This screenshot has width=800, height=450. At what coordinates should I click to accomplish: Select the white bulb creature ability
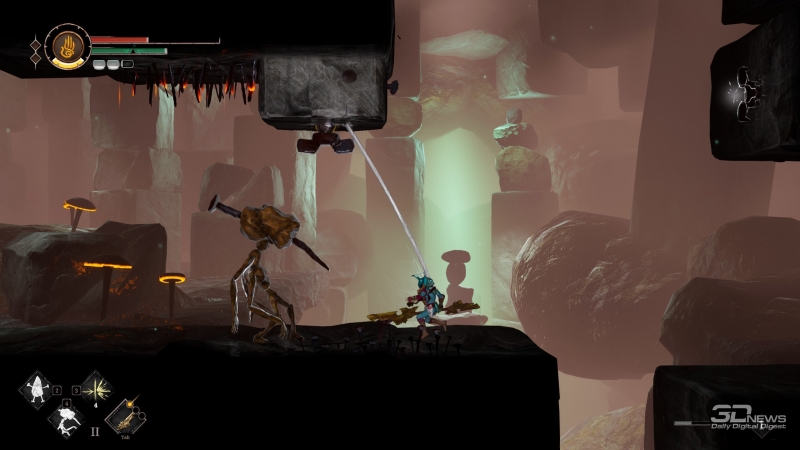[37, 390]
